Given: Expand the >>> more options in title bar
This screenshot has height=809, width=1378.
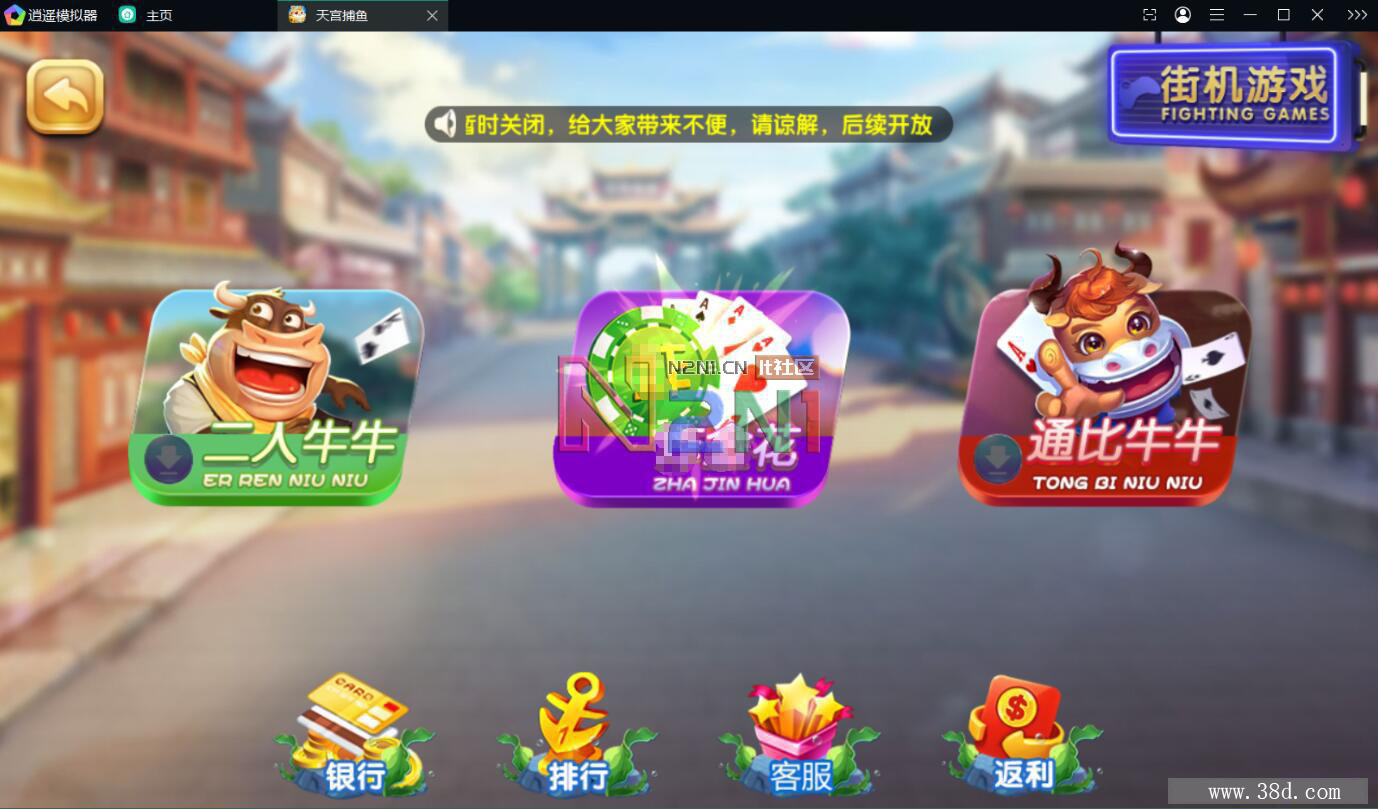Looking at the screenshot, I should (x=1356, y=14).
